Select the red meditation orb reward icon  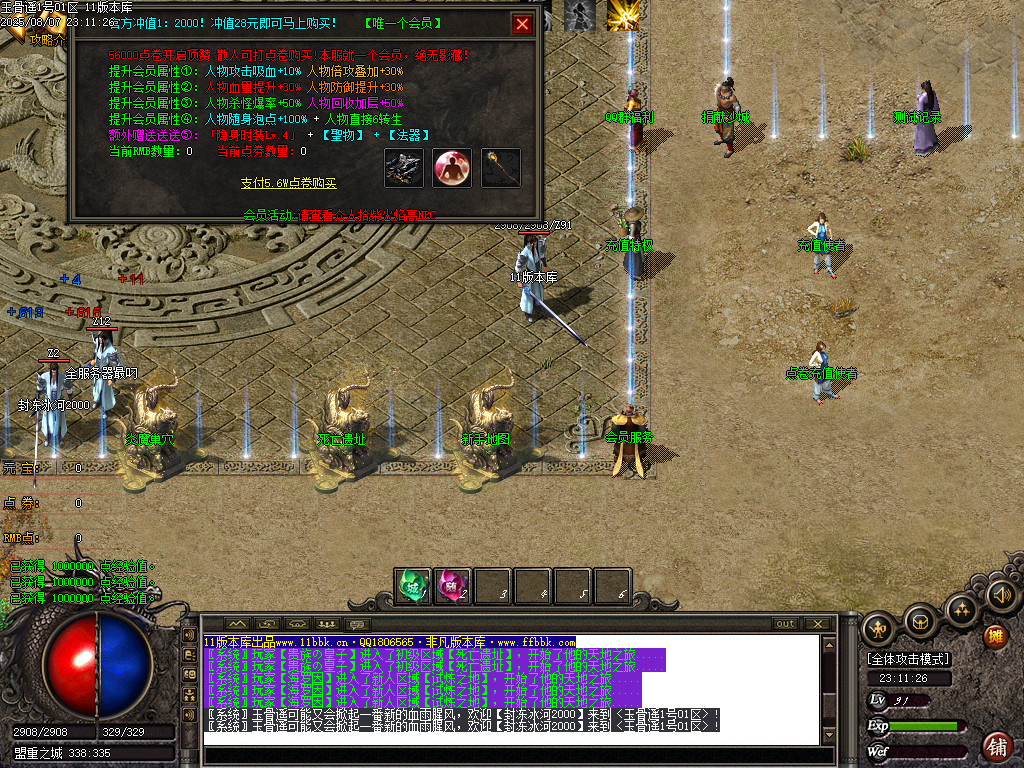click(452, 168)
